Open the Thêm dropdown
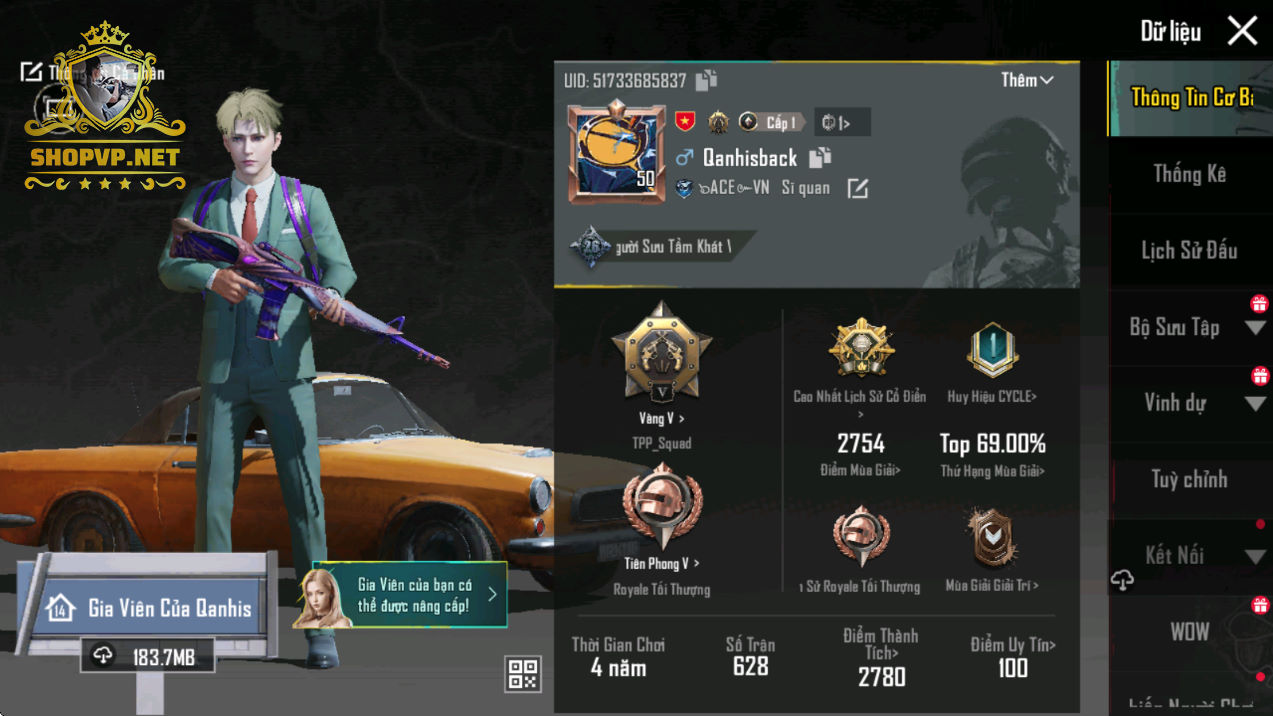Viewport: 1273px width, 716px height. click(1027, 80)
